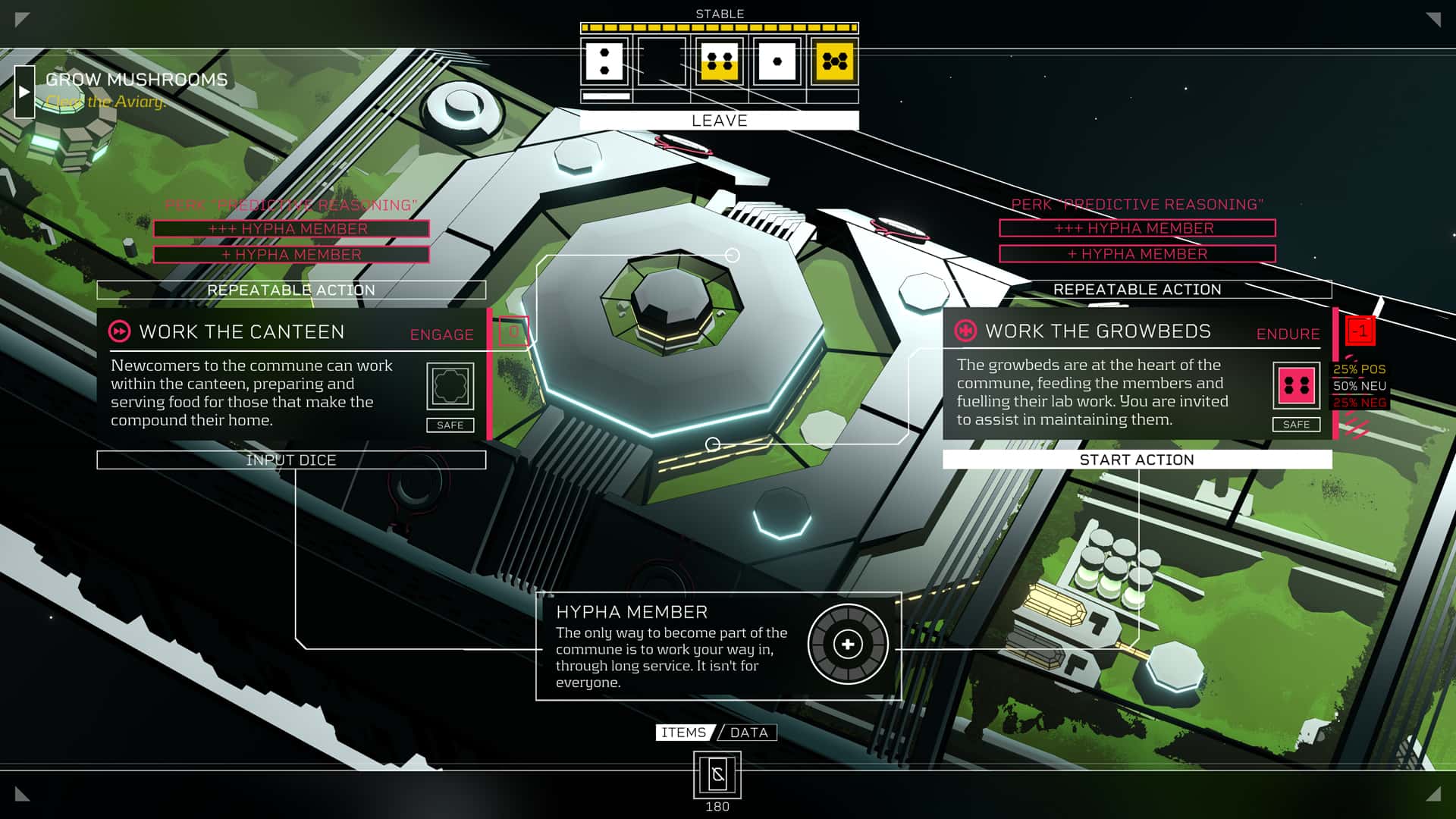Click the Hypha Member plus emblem

pyautogui.click(x=847, y=644)
